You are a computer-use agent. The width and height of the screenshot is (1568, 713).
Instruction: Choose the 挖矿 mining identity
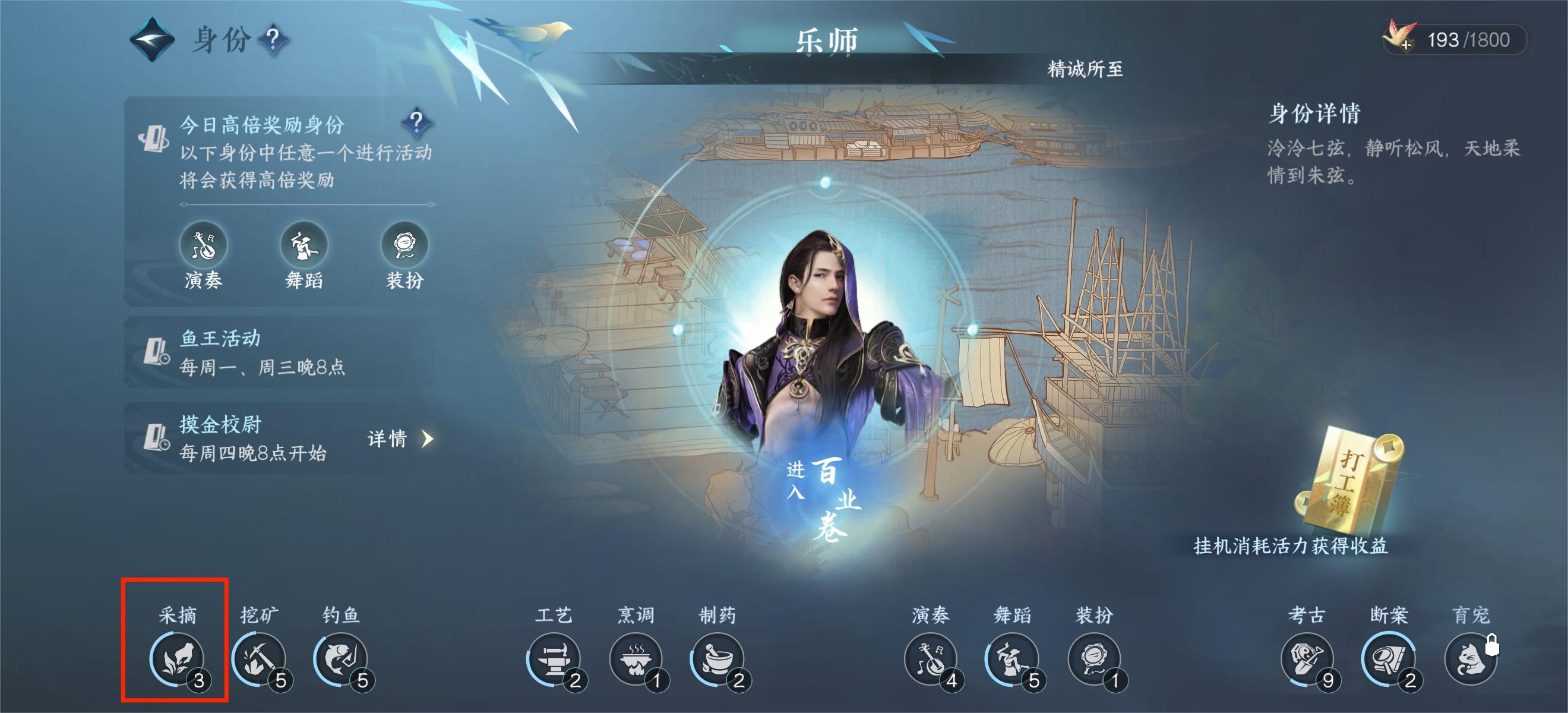point(259,660)
